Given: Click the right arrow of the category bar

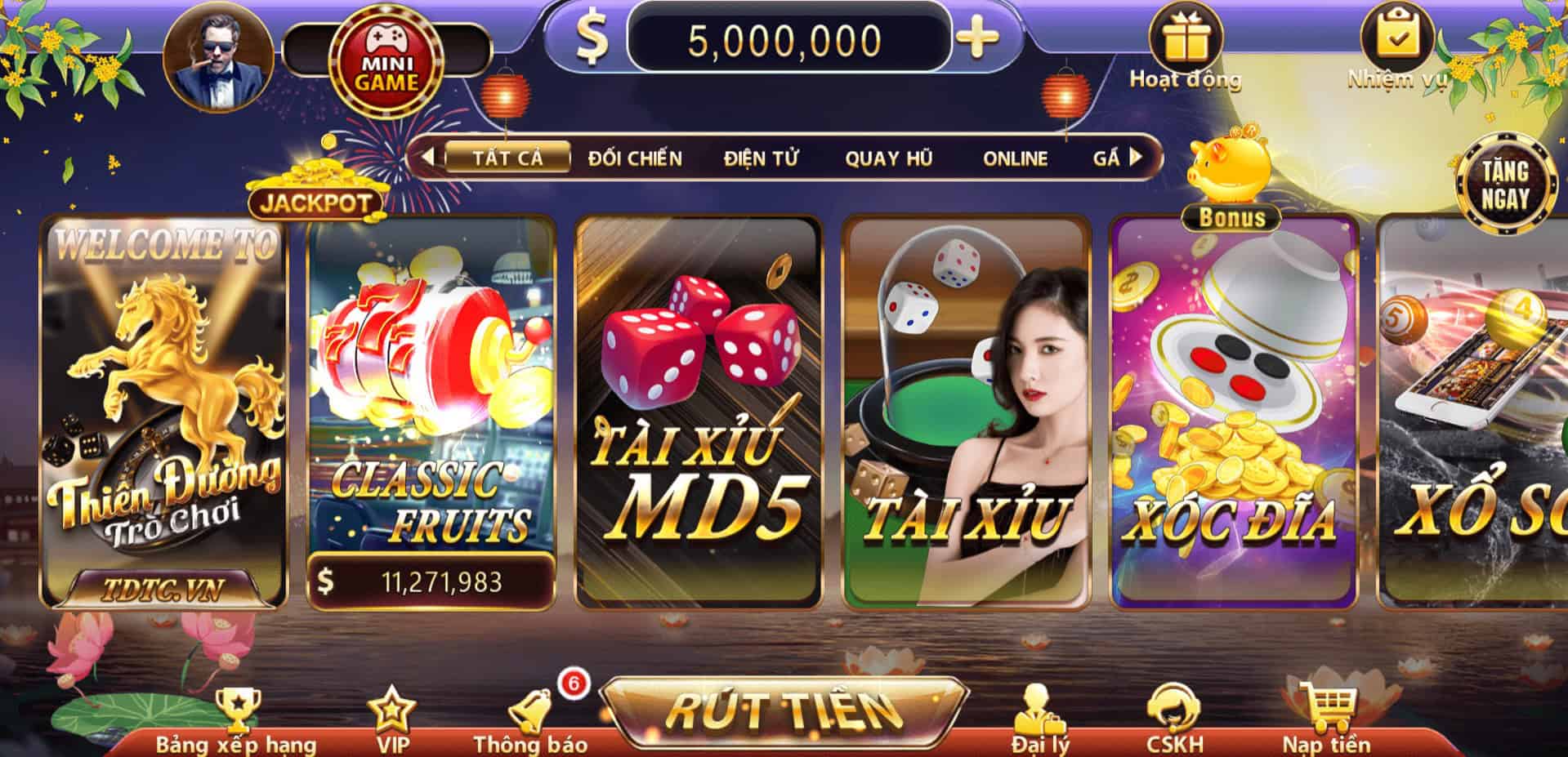Looking at the screenshot, I should (x=1136, y=157).
